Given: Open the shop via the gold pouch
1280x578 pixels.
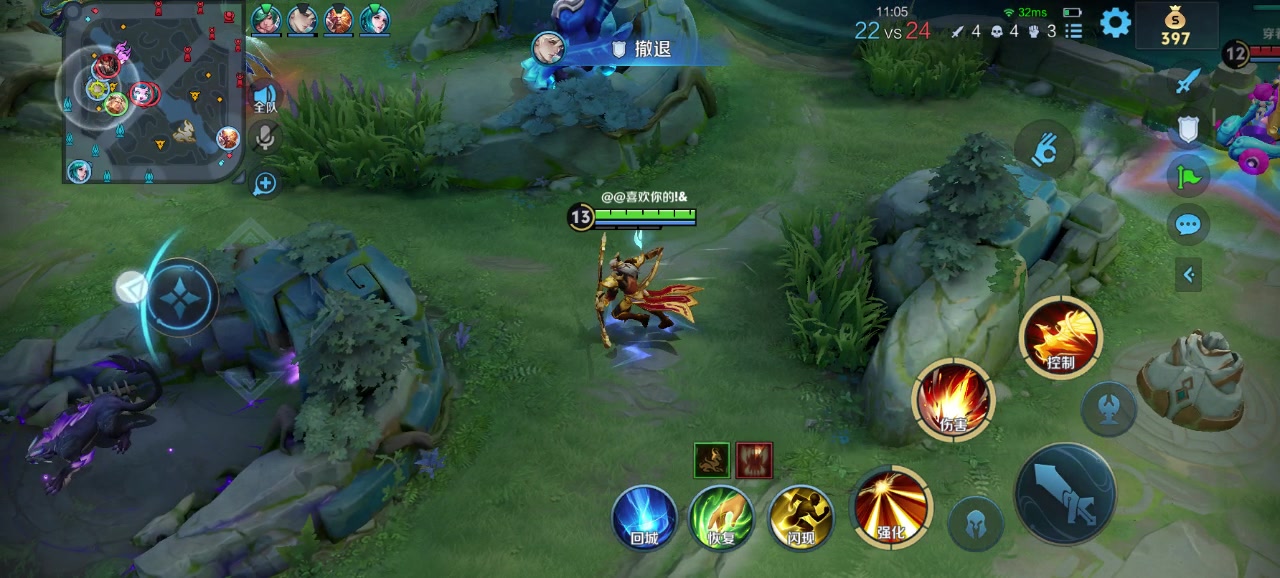Looking at the screenshot, I should point(1176,25).
